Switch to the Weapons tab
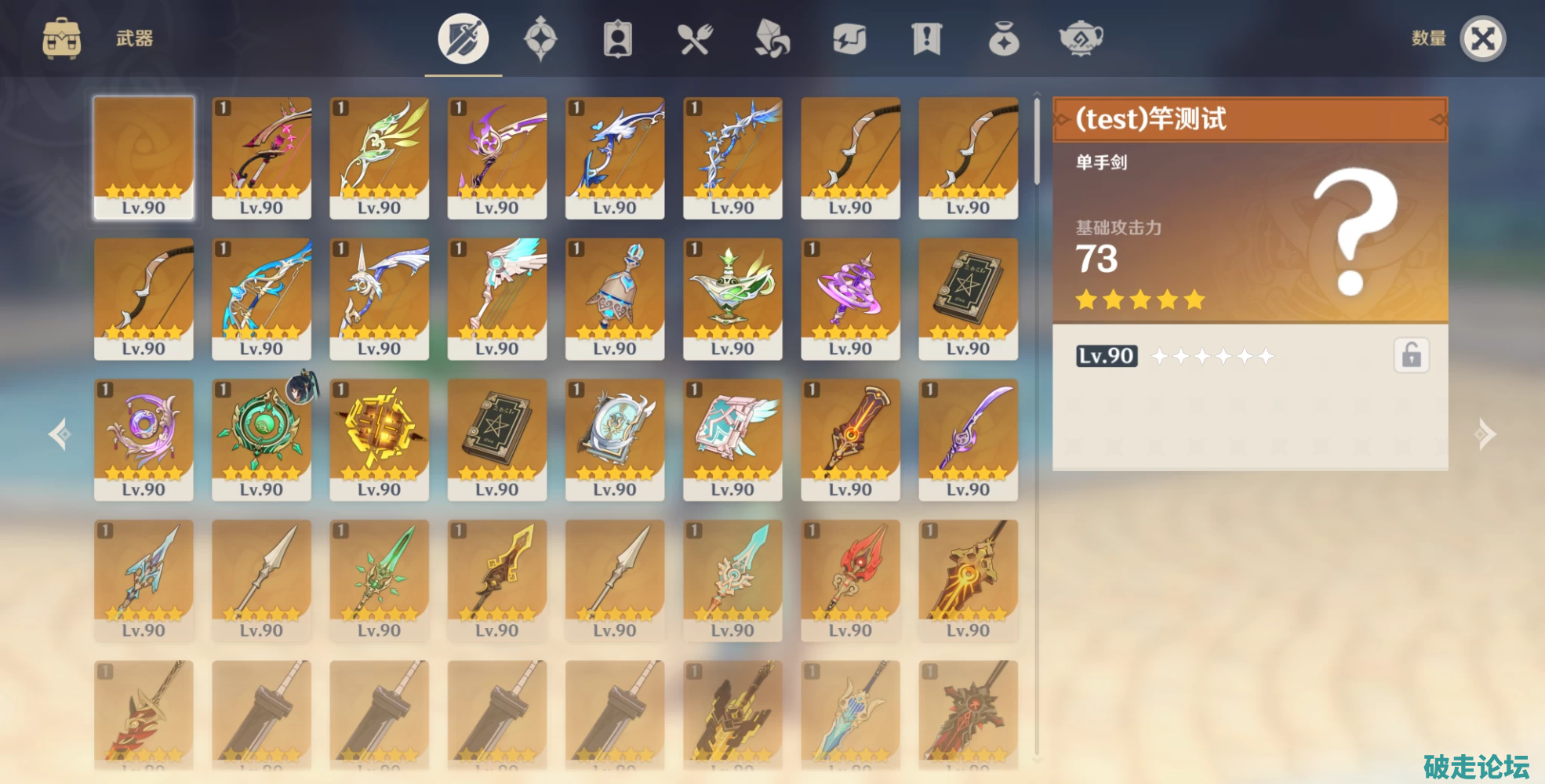Image resolution: width=1545 pixels, height=784 pixels. pyautogui.click(x=463, y=38)
